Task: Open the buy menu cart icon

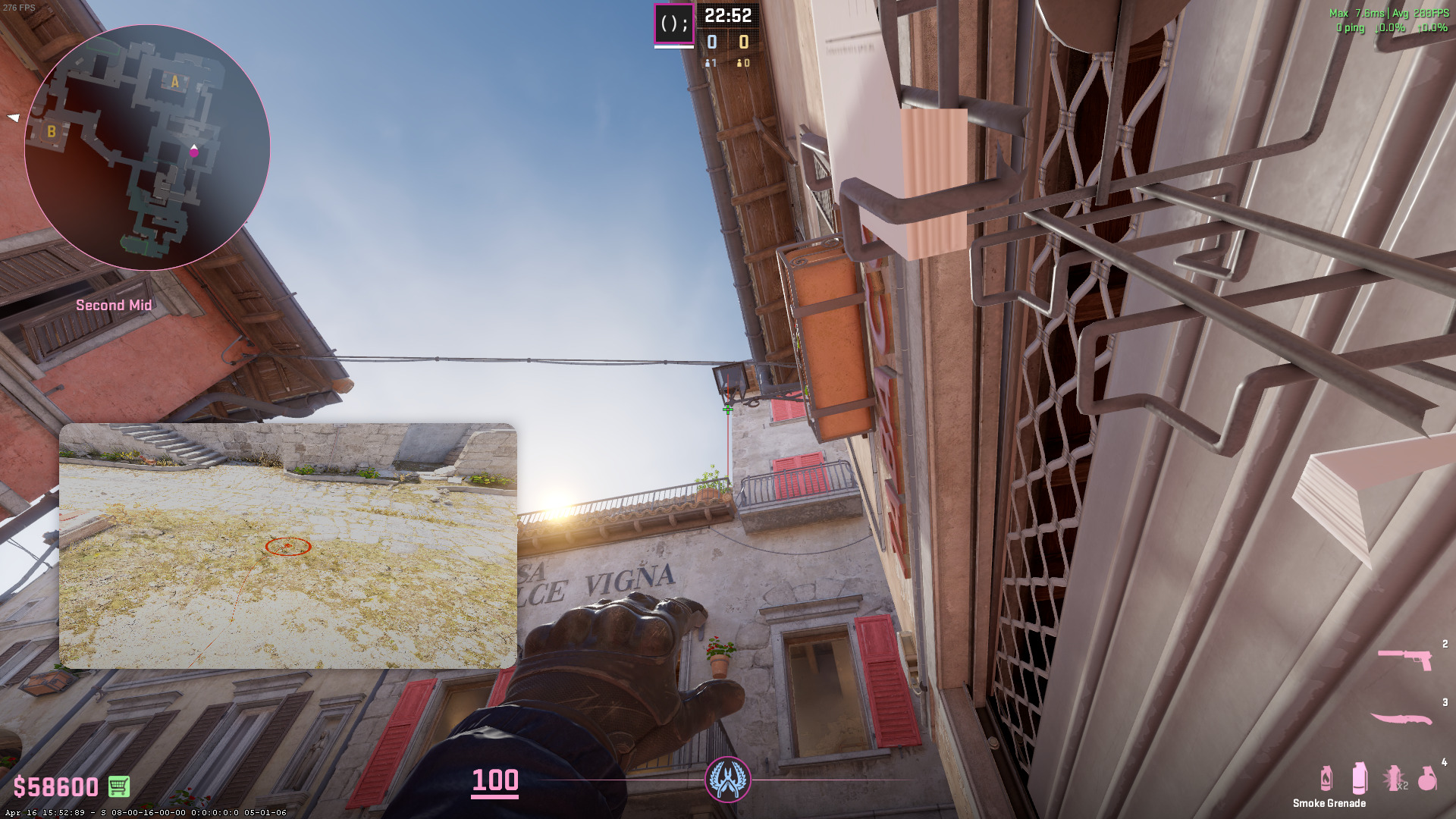Action: 119,786
